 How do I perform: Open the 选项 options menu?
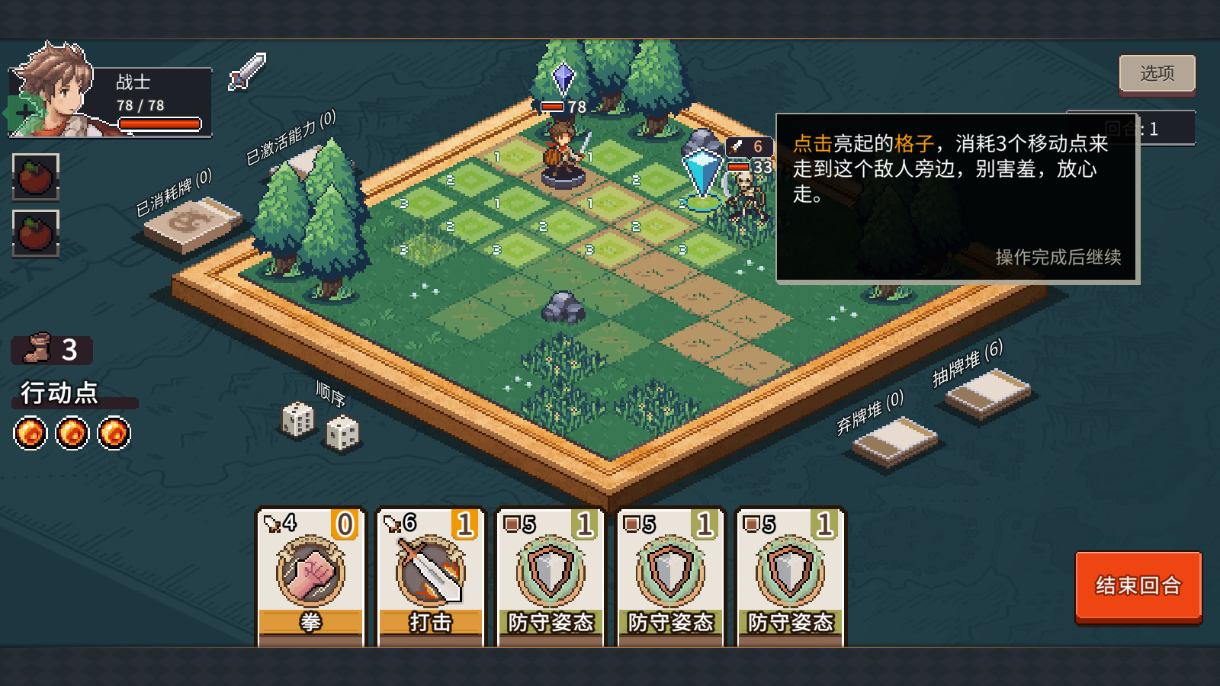(1157, 74)
